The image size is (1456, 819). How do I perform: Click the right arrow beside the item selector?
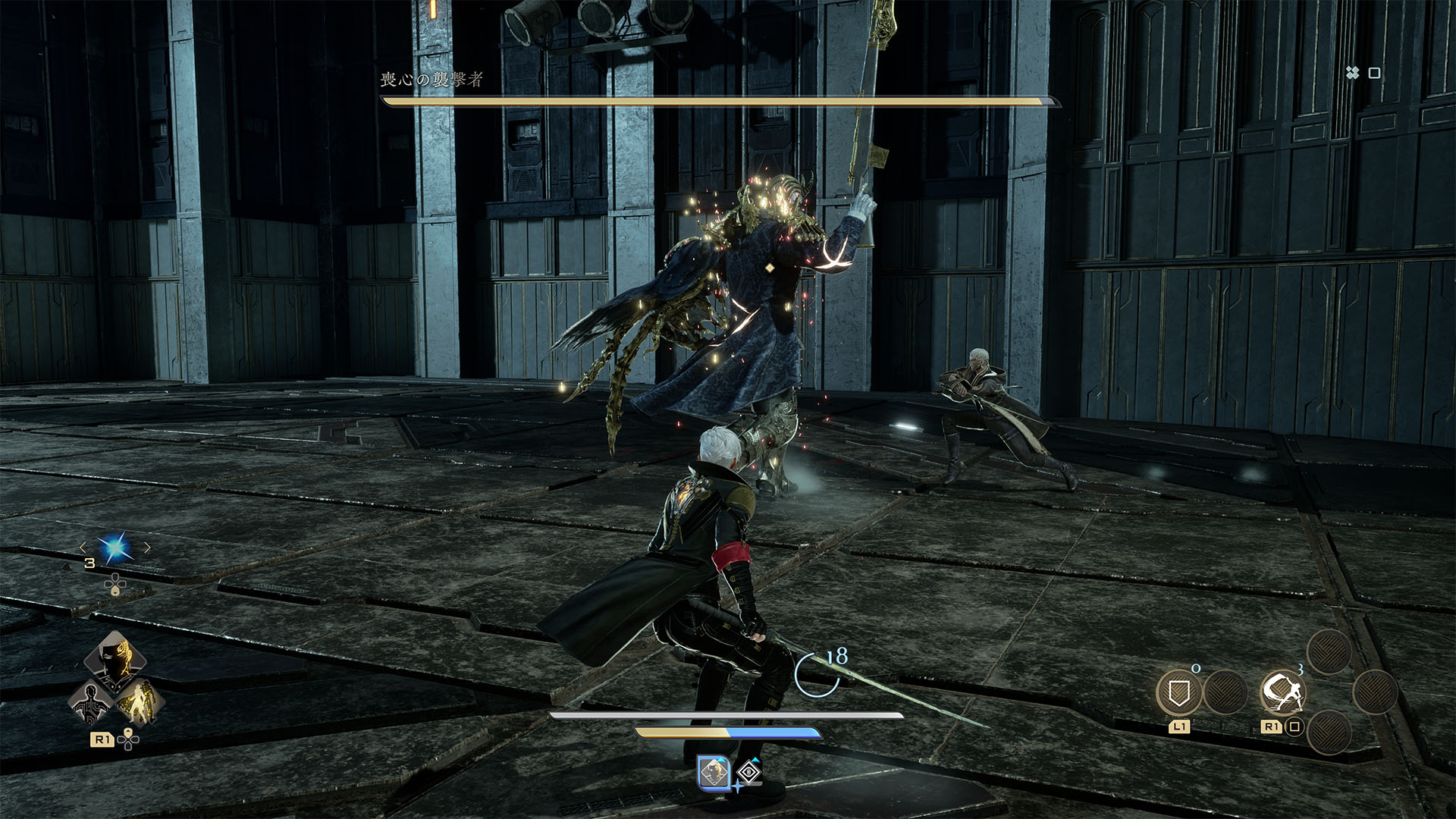tap(147, 548)
